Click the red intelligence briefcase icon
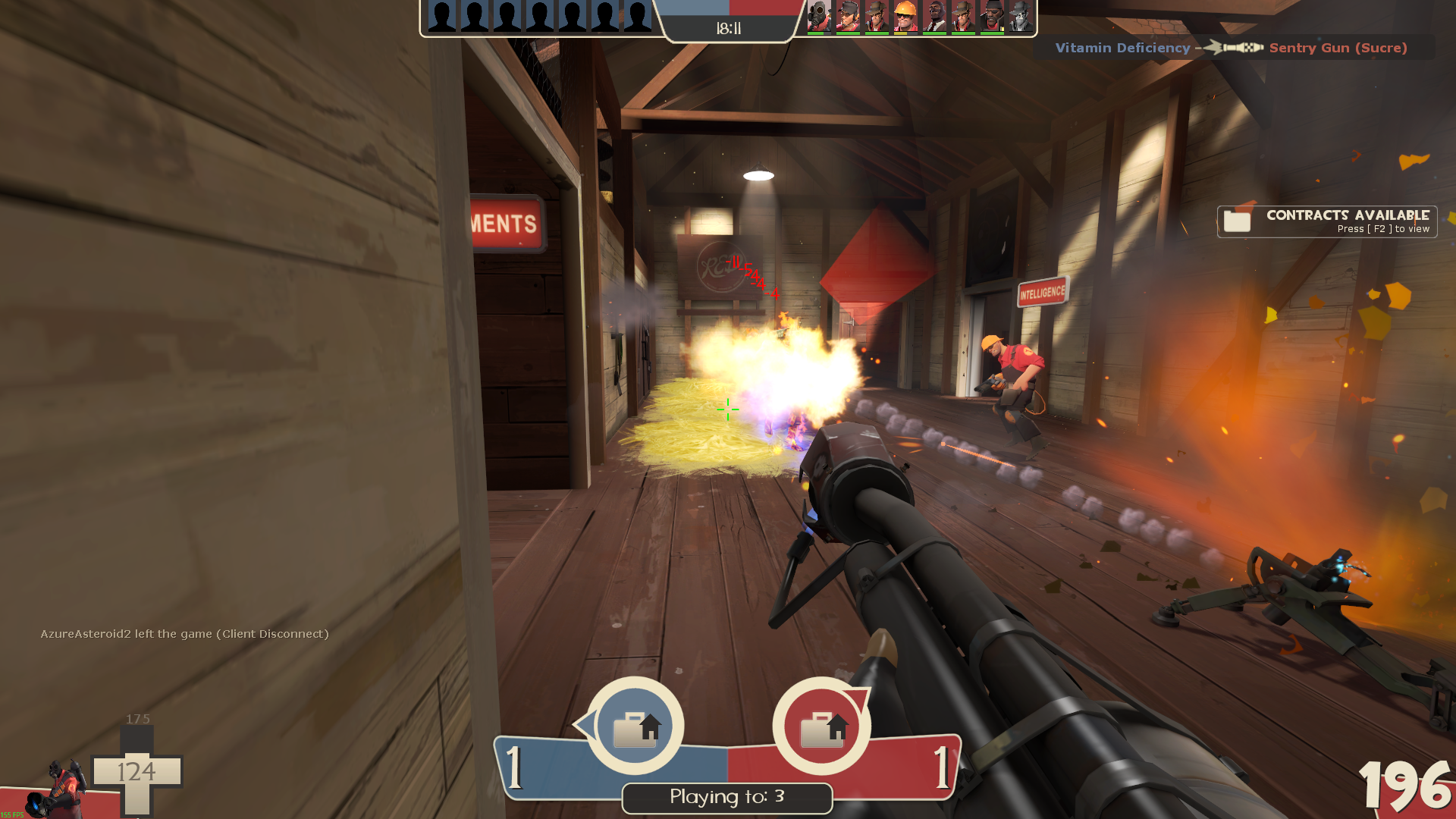Viewport: 1456px width, 819px height. point(822,726)
